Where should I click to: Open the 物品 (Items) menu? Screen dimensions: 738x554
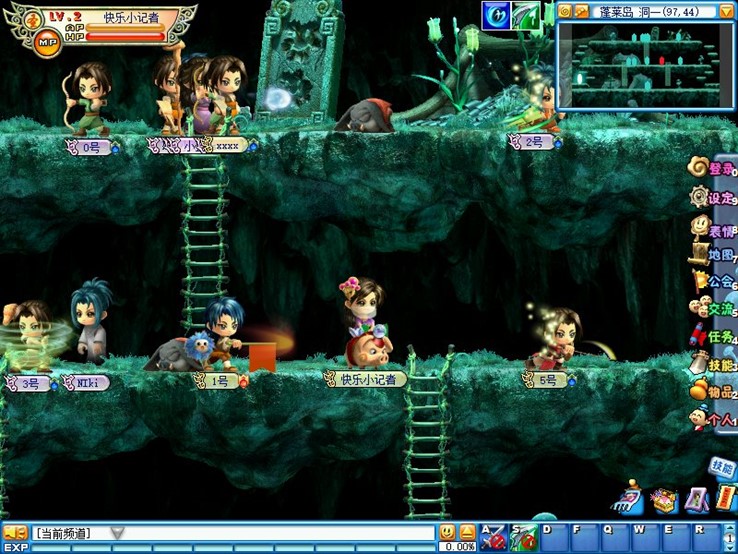click(714, 393)
